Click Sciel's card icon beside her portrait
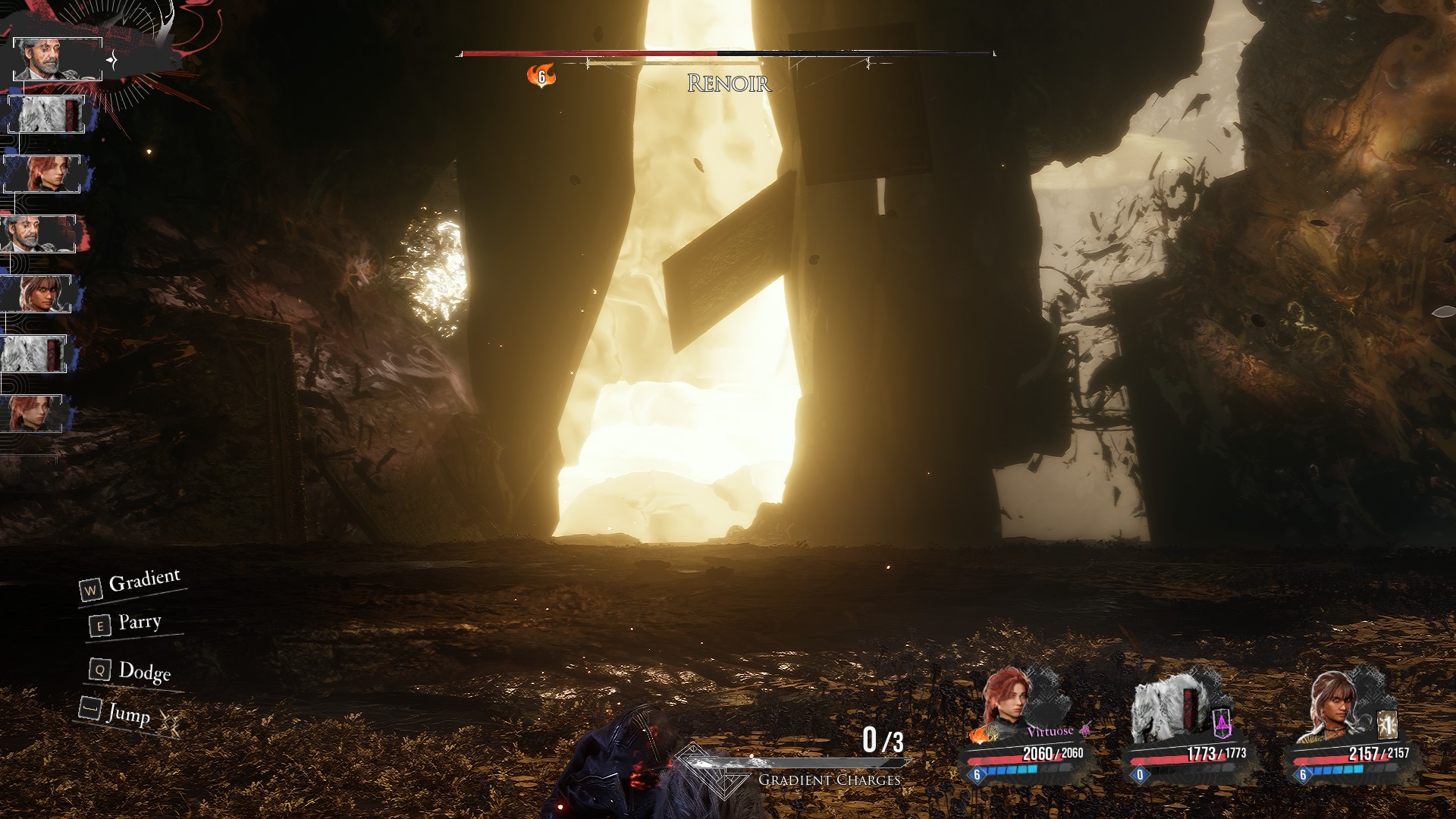Screen dimensions: 1456x819 (1387, 725)
